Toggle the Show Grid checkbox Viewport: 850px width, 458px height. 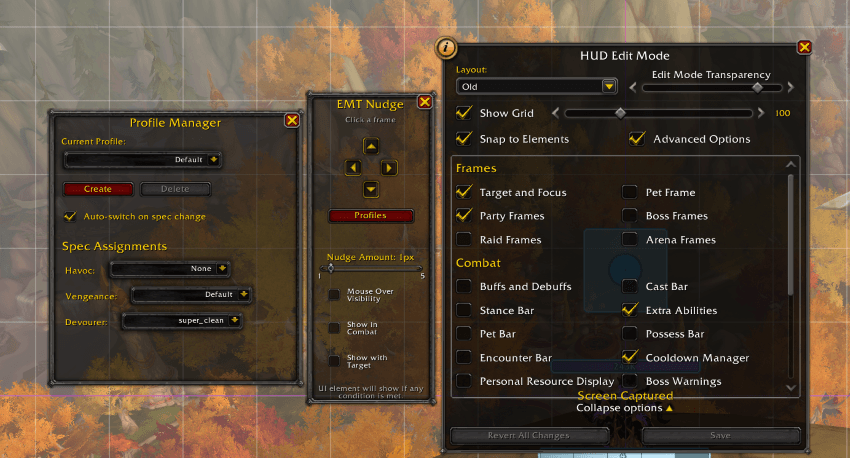pyautogui.click(x=464, y=113)
